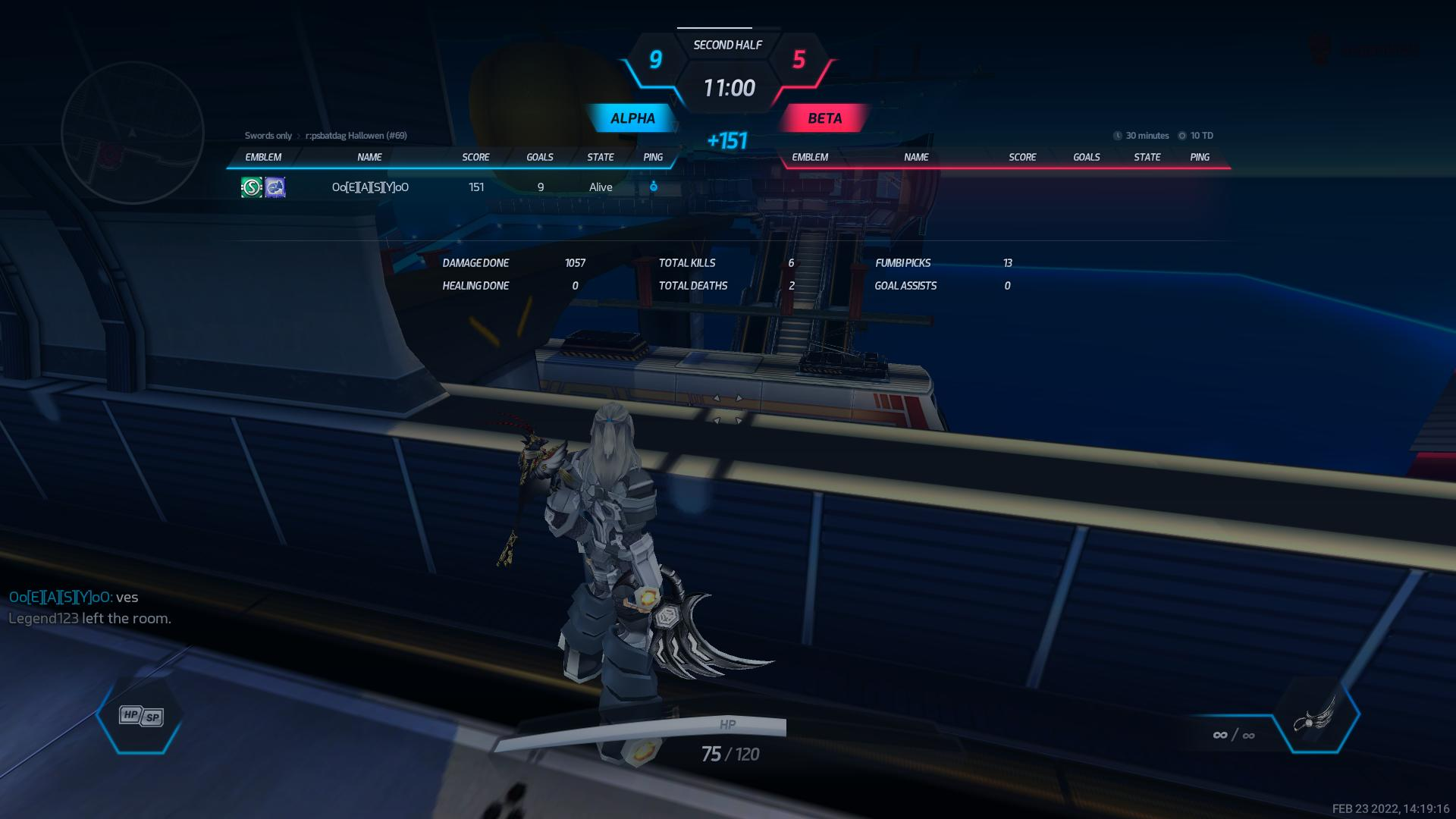Sort scoreboard by Alpha GOALS column
1456x819 pixels.
pyautogui.click(x=540, y=157)
